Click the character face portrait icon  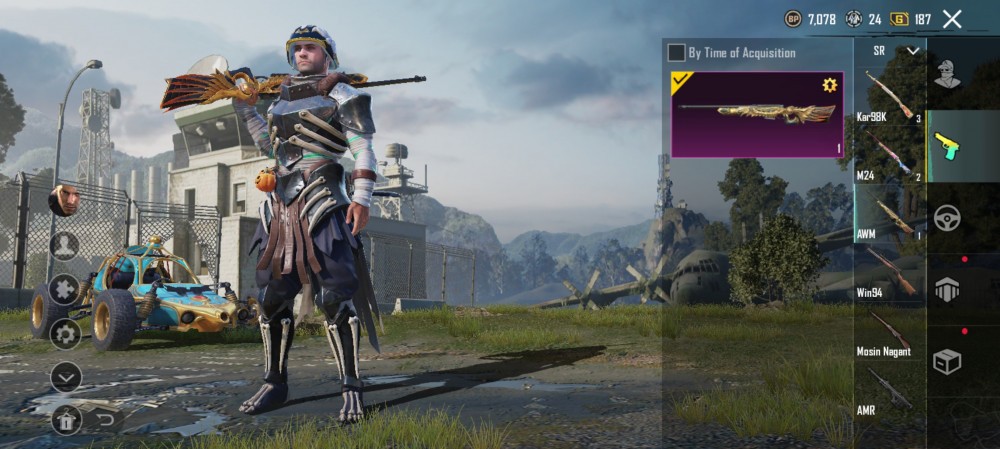click(x=63, y=201)
